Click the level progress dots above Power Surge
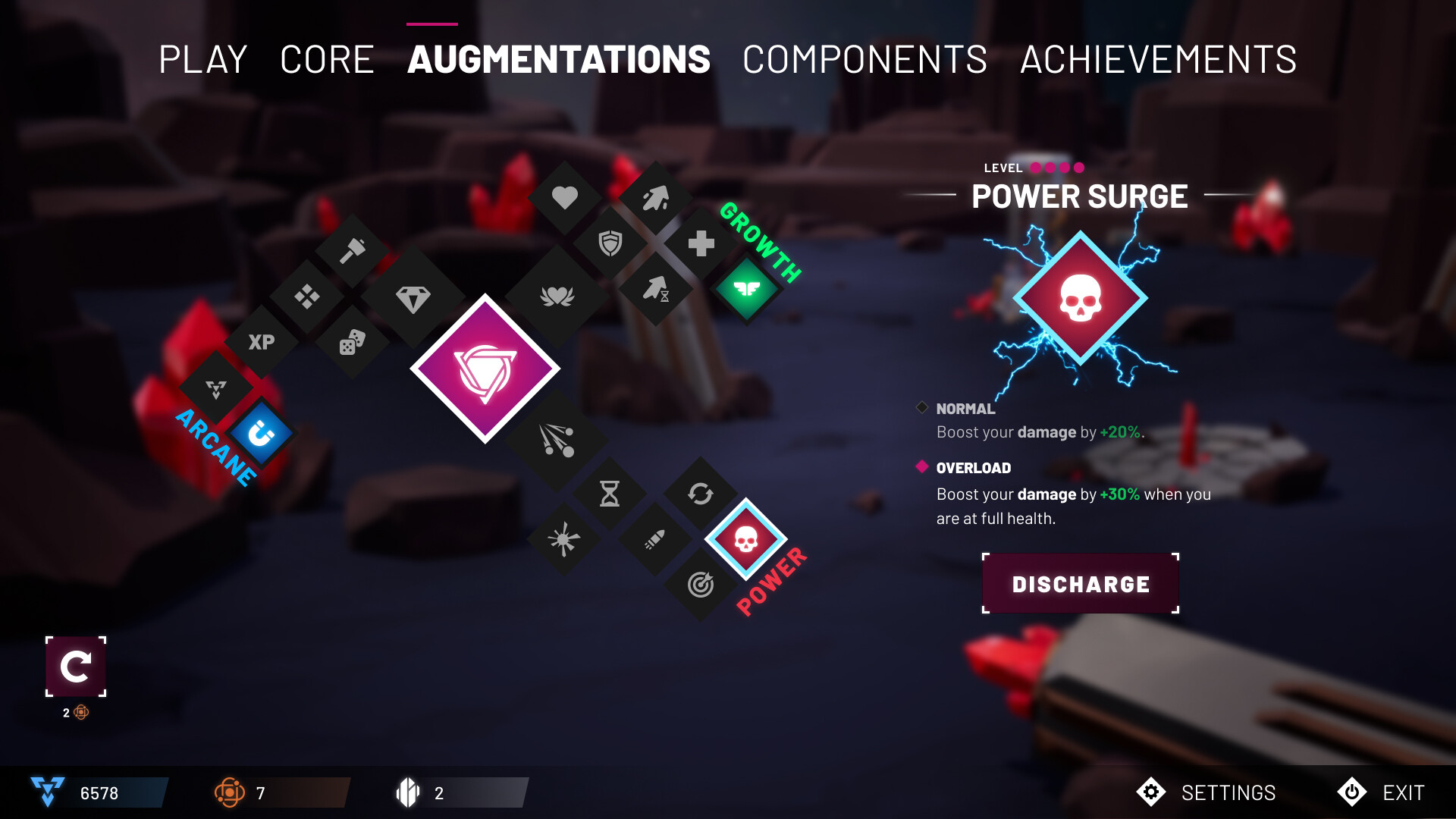The image size is (1456, 819). click(x=1056, y=167)
